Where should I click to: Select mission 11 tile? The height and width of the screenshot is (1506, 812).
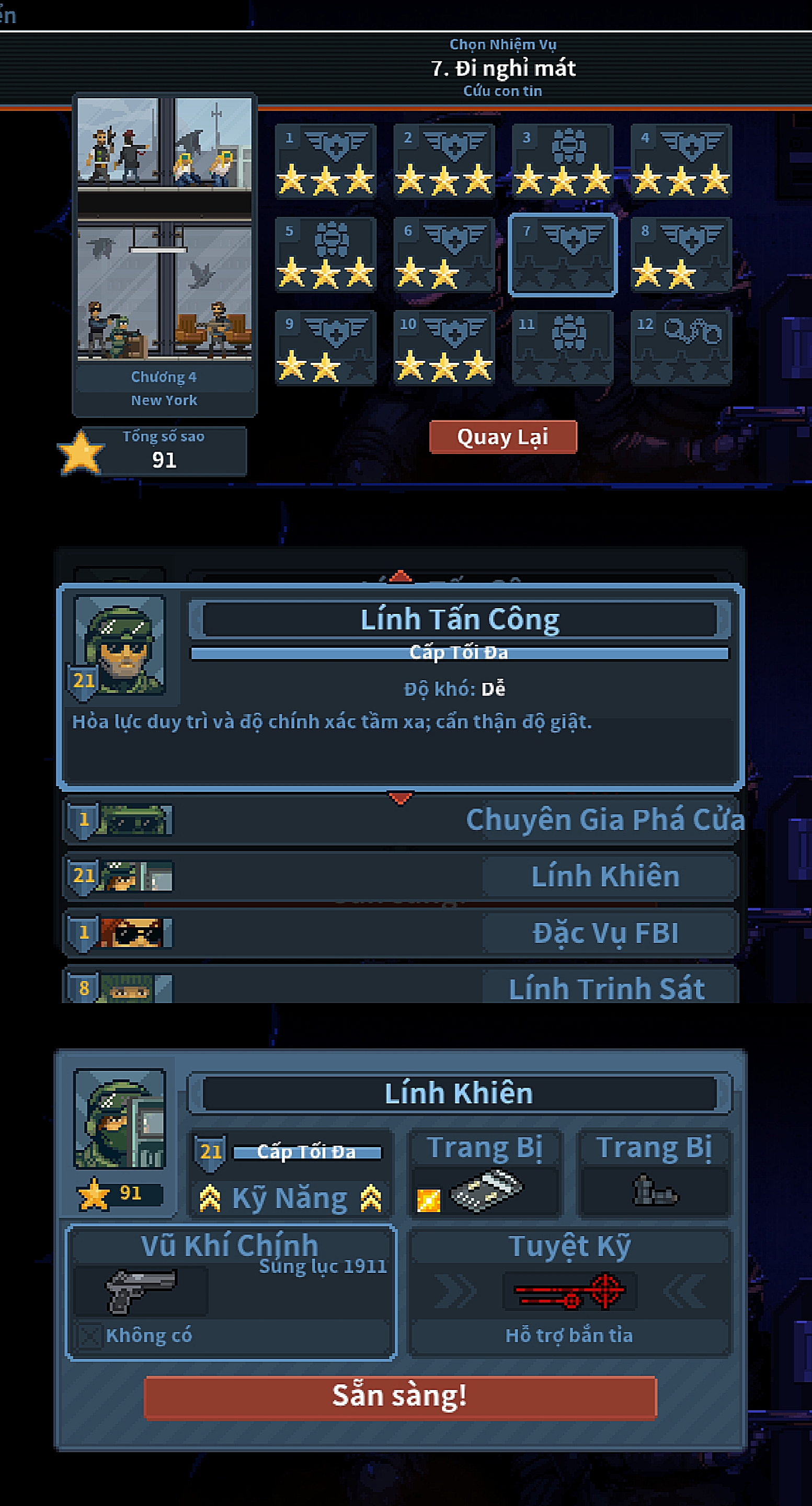(x=563, y=347)
